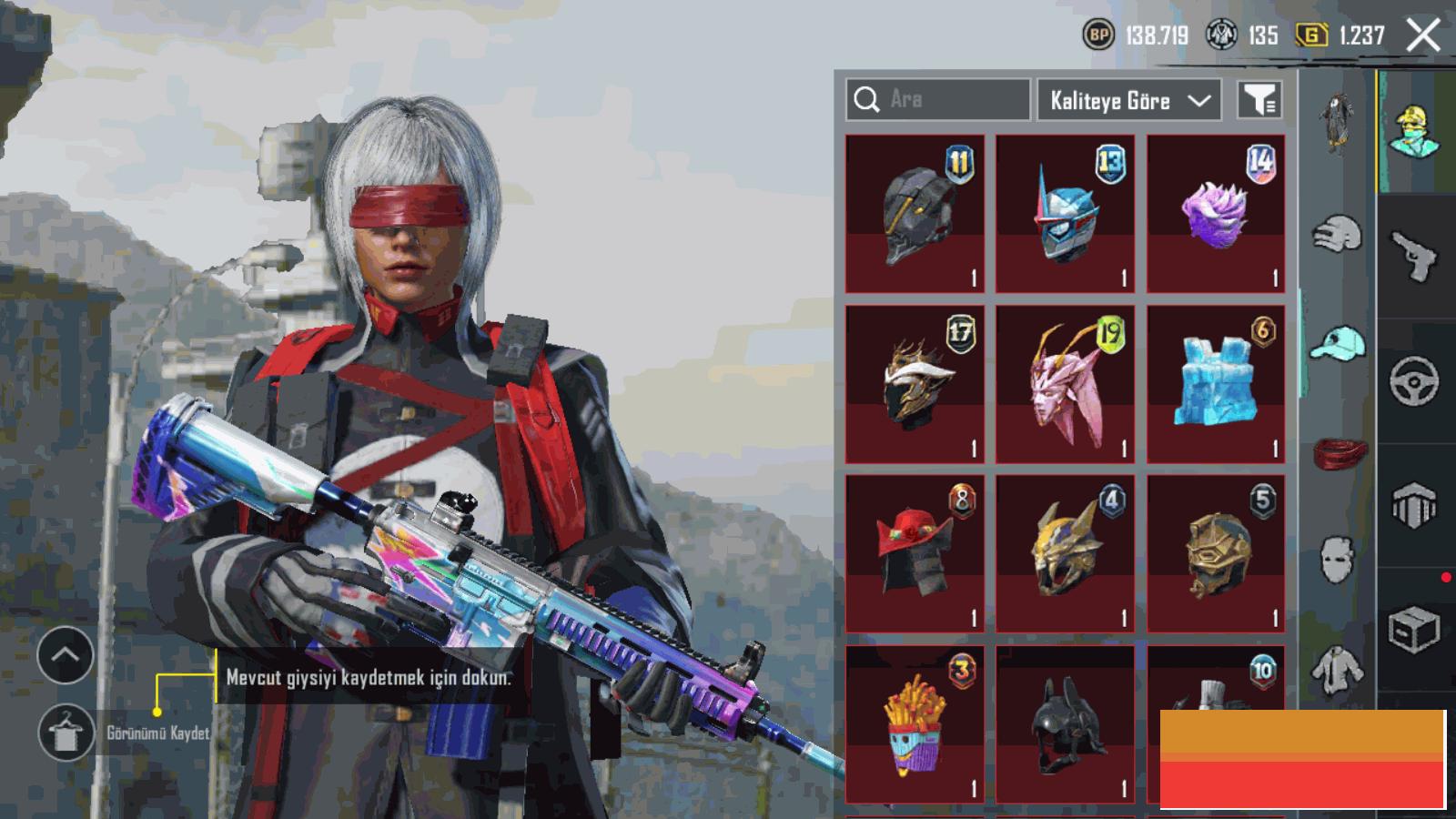Viewport: 1456px width, 819px height.
Task: Select the grey armored helmet numbered 11
Action: 915,214
